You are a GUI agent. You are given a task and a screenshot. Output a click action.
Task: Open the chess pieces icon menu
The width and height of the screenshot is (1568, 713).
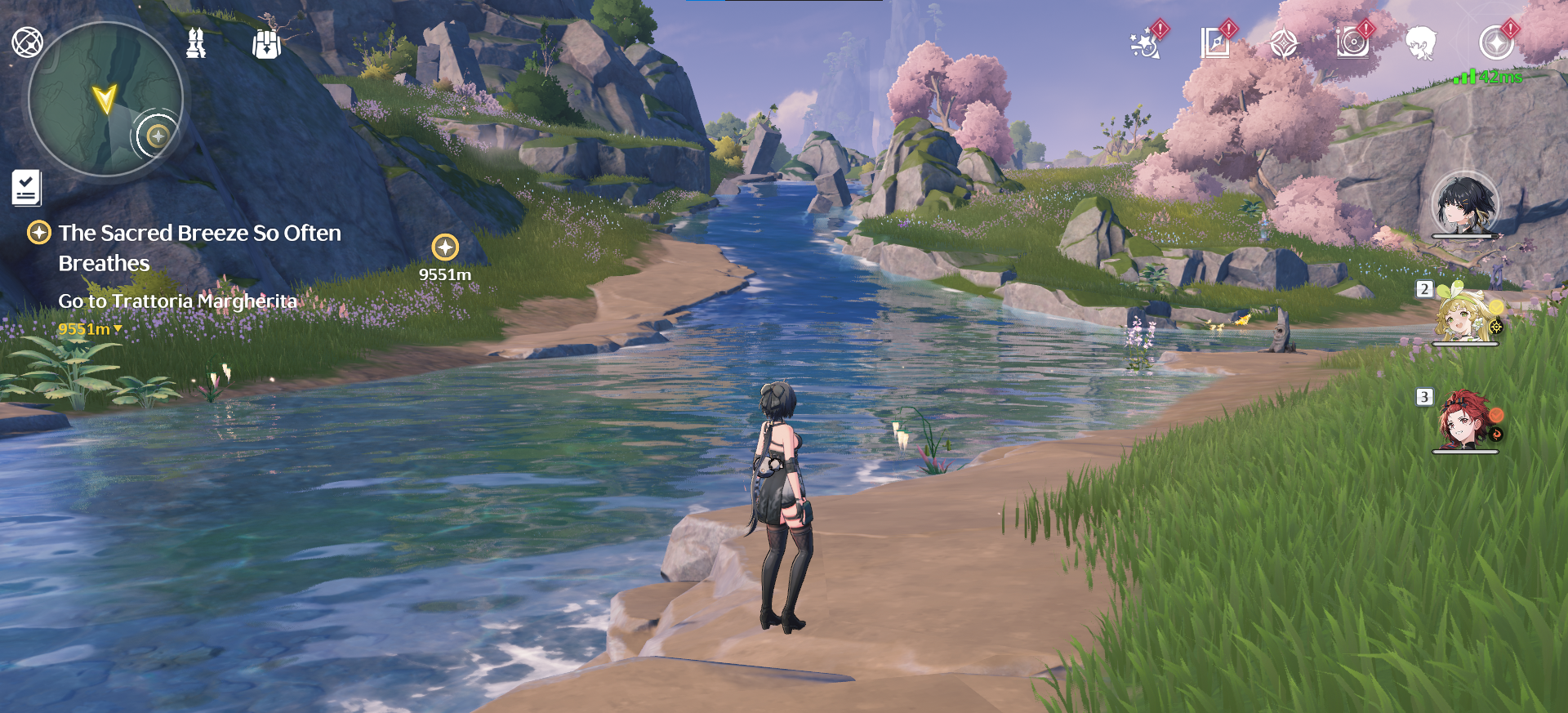pos(196,43)
